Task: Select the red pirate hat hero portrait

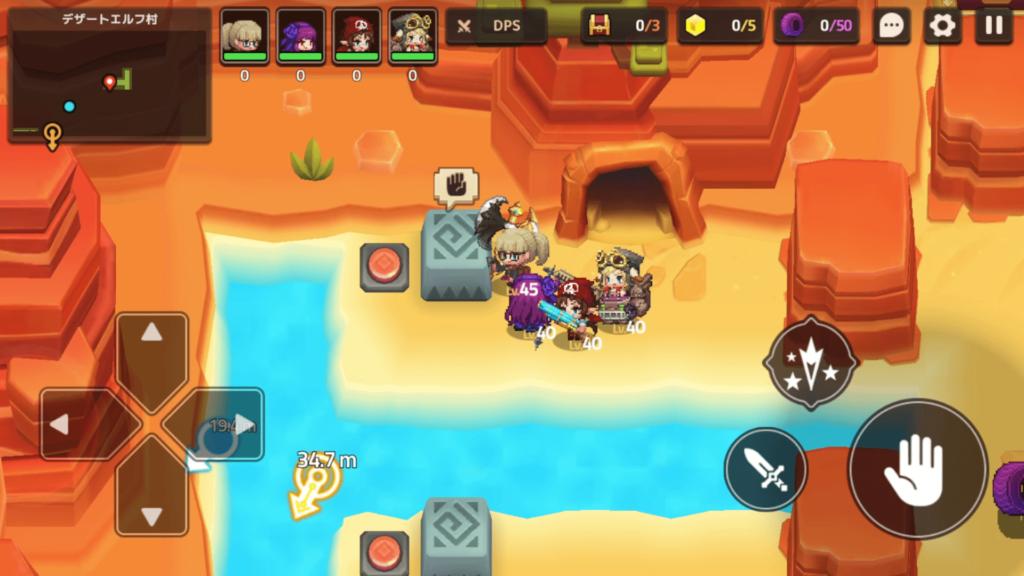Action: pyautogui.click(x=357, y=37)
